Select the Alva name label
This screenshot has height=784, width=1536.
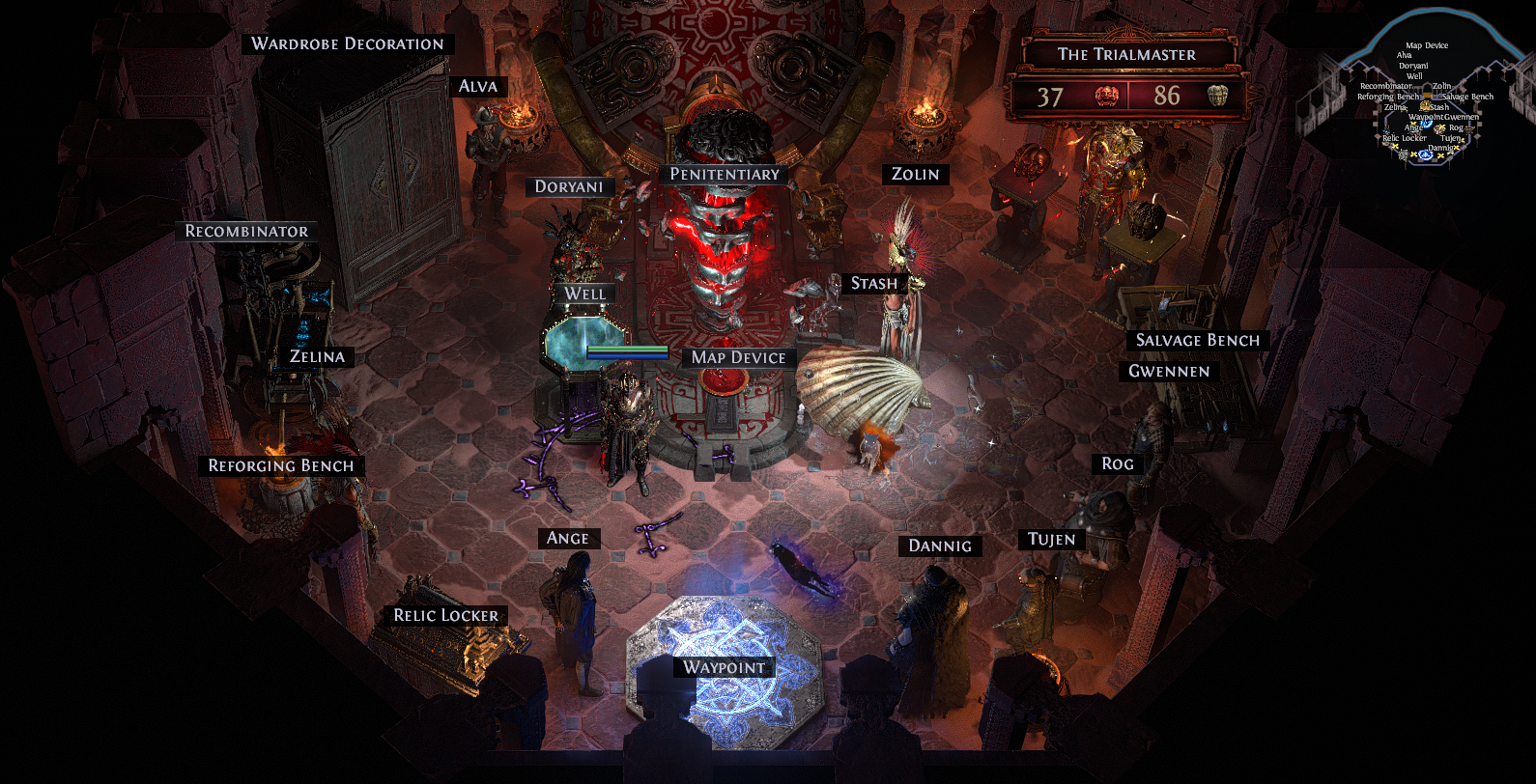pyautogui.click(x=478, y=86)
